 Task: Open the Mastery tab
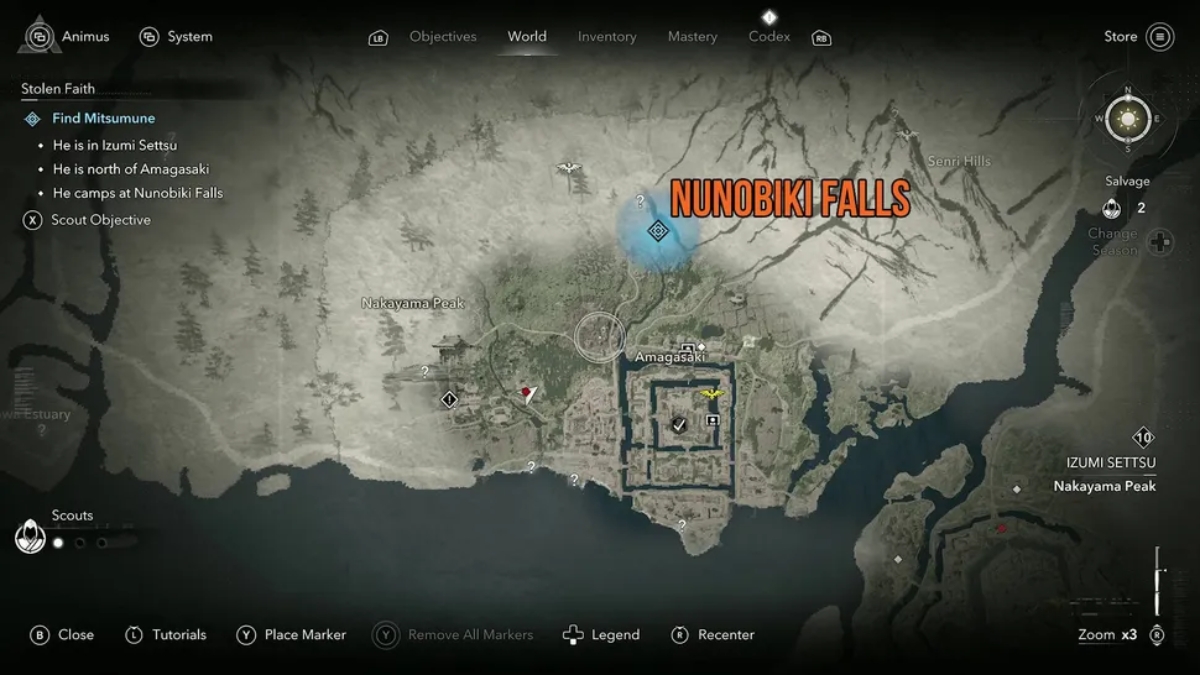(x=692, y=37)
